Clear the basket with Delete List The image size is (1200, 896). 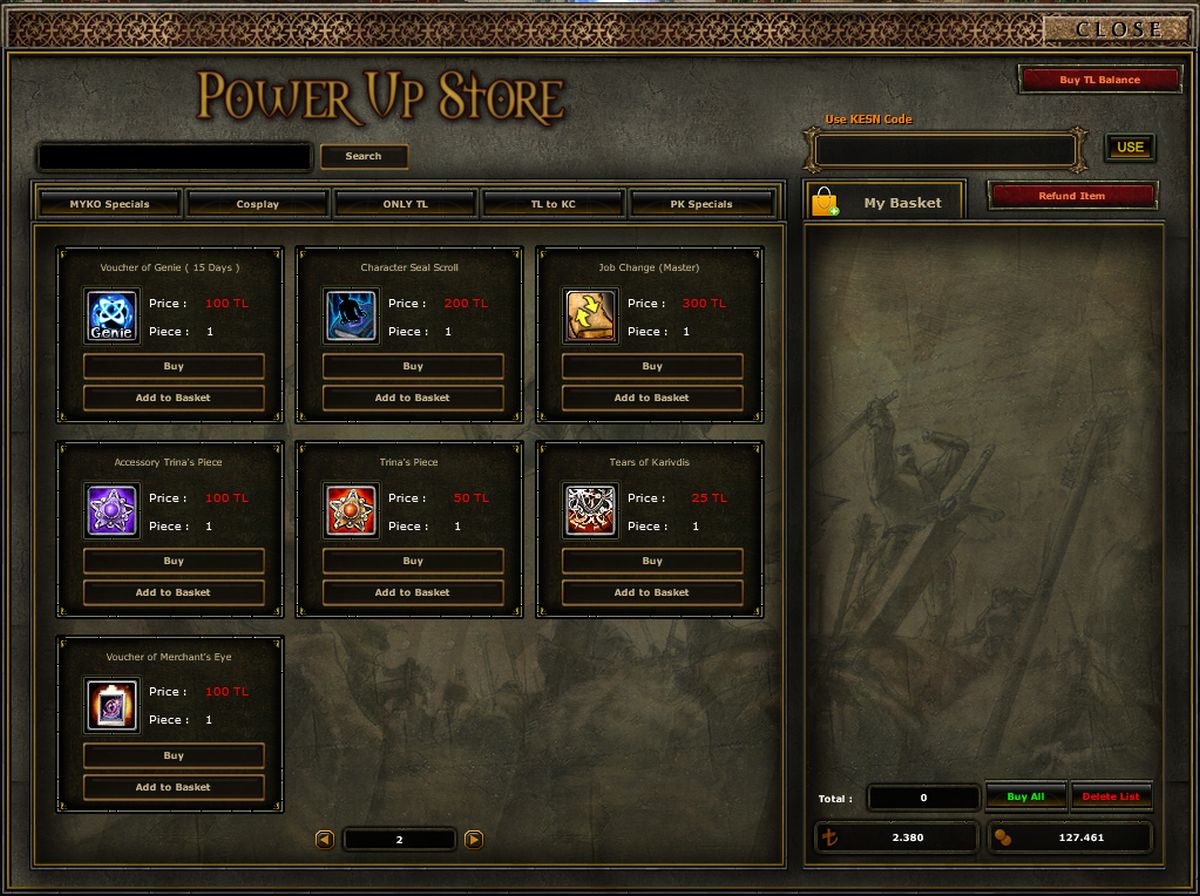point(1111,797)
